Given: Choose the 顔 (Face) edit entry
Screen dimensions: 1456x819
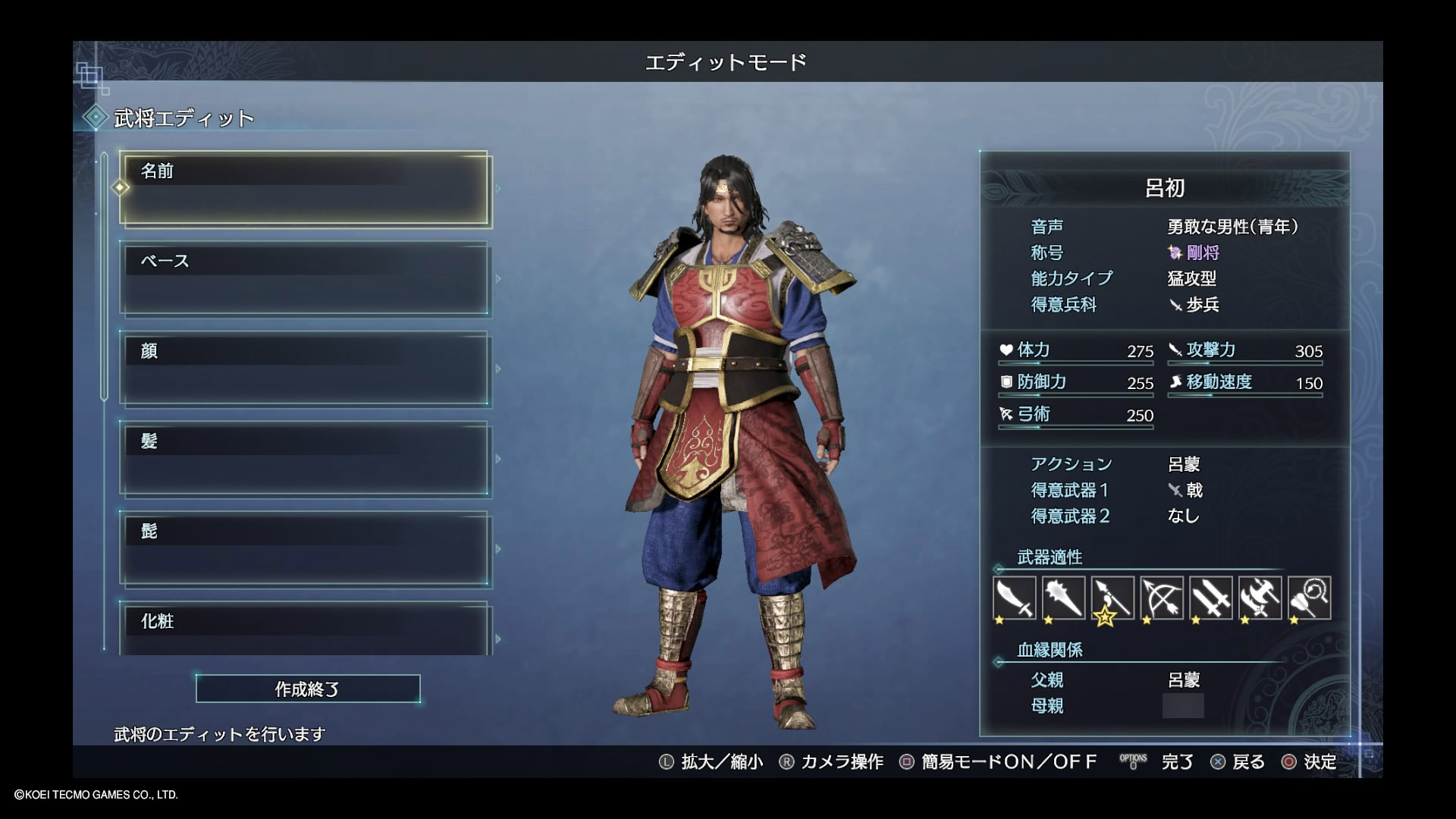Looking at the screenshot, I should 304,369.
